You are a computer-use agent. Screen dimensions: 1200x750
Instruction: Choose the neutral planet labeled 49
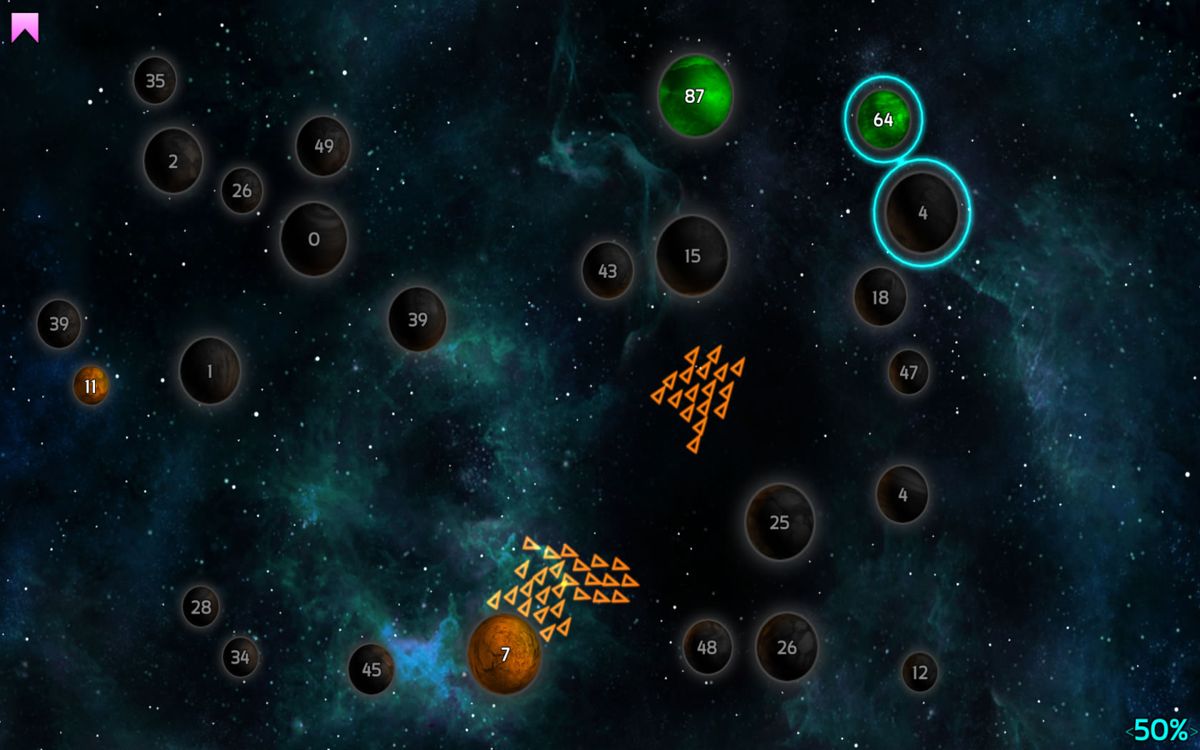point(323,146)
